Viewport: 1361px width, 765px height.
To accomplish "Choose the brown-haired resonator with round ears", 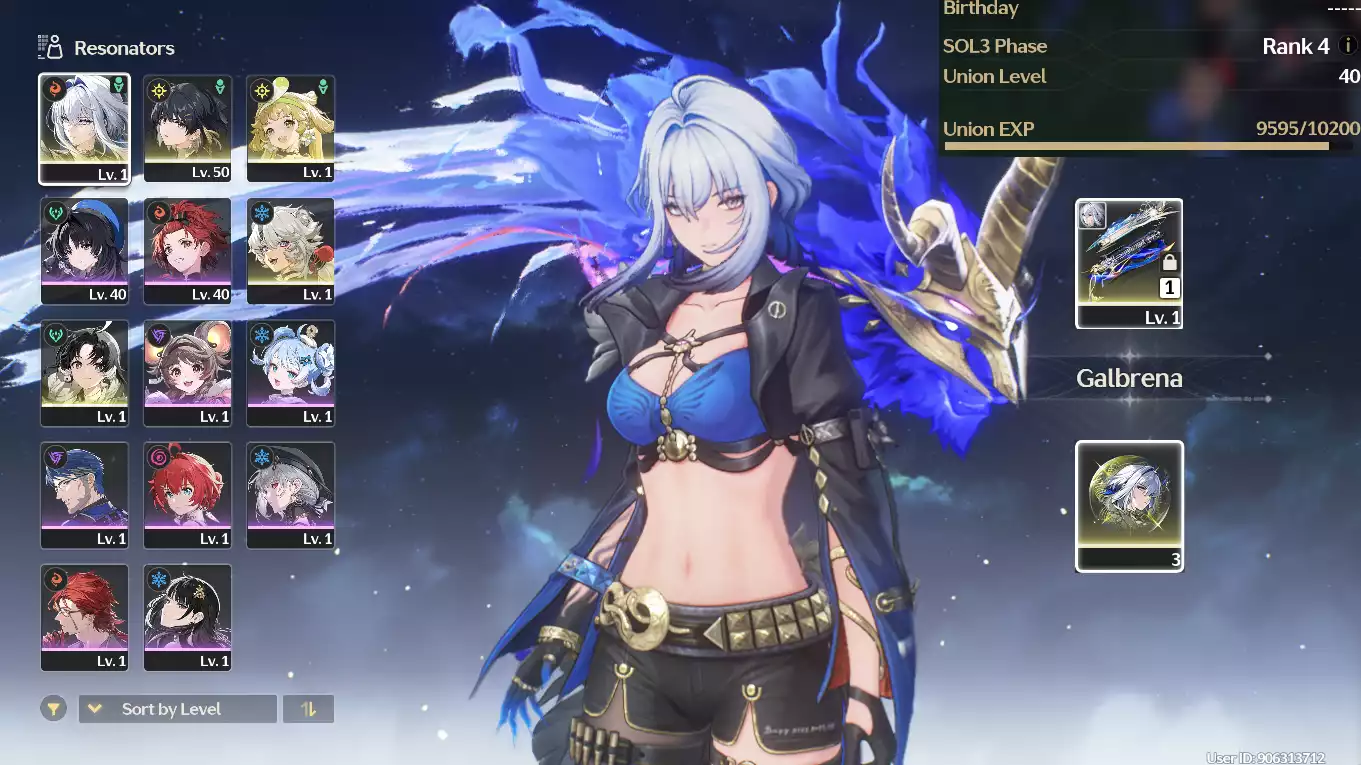I will [x=187, y=372].
